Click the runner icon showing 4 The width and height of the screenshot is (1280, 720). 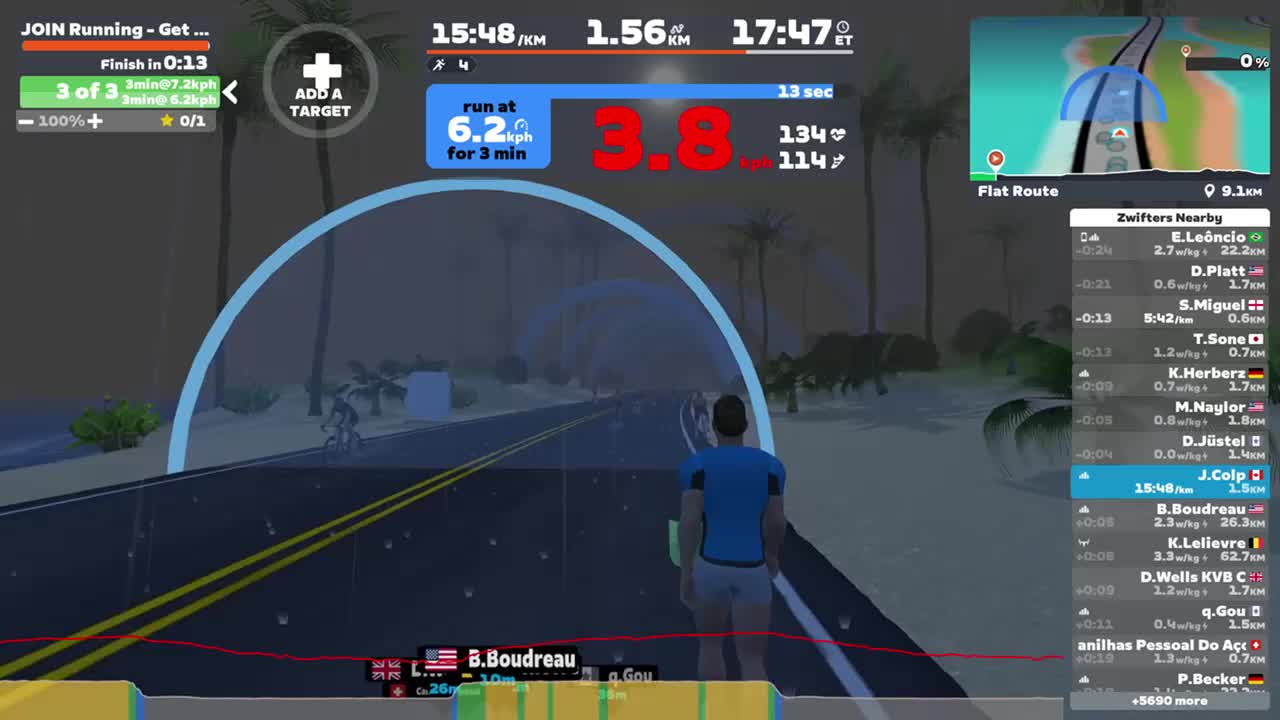[x=438, y=66]
